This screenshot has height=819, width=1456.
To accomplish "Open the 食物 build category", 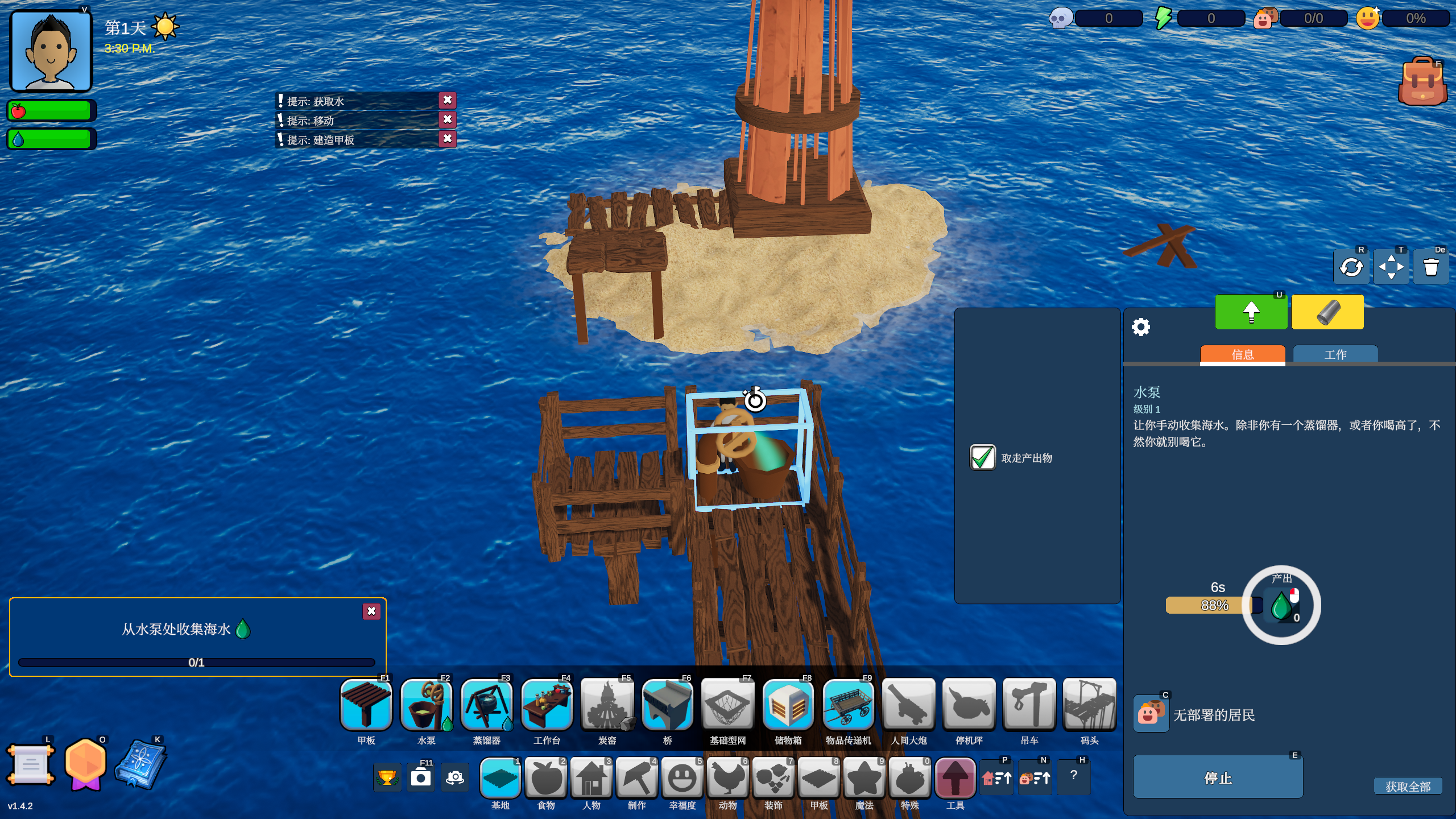I will click(546, 778).
